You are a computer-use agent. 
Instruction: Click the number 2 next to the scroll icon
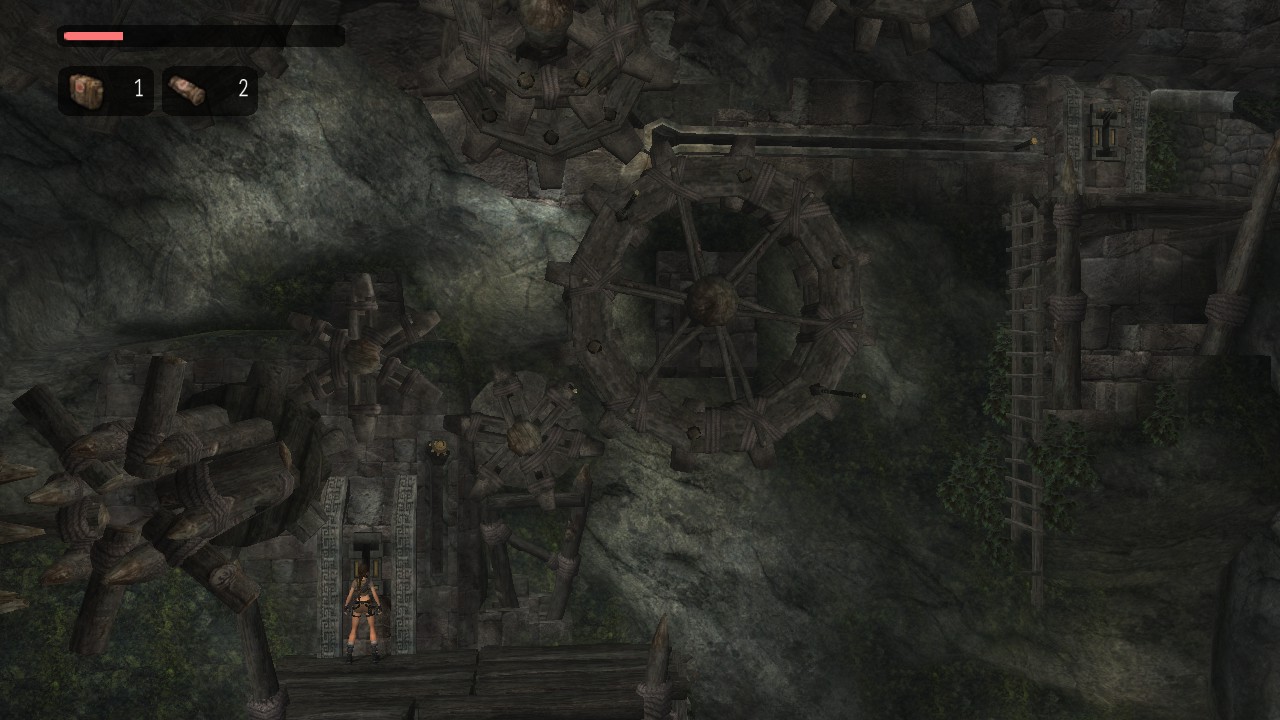pyautogui.click(x=242, y=89)
